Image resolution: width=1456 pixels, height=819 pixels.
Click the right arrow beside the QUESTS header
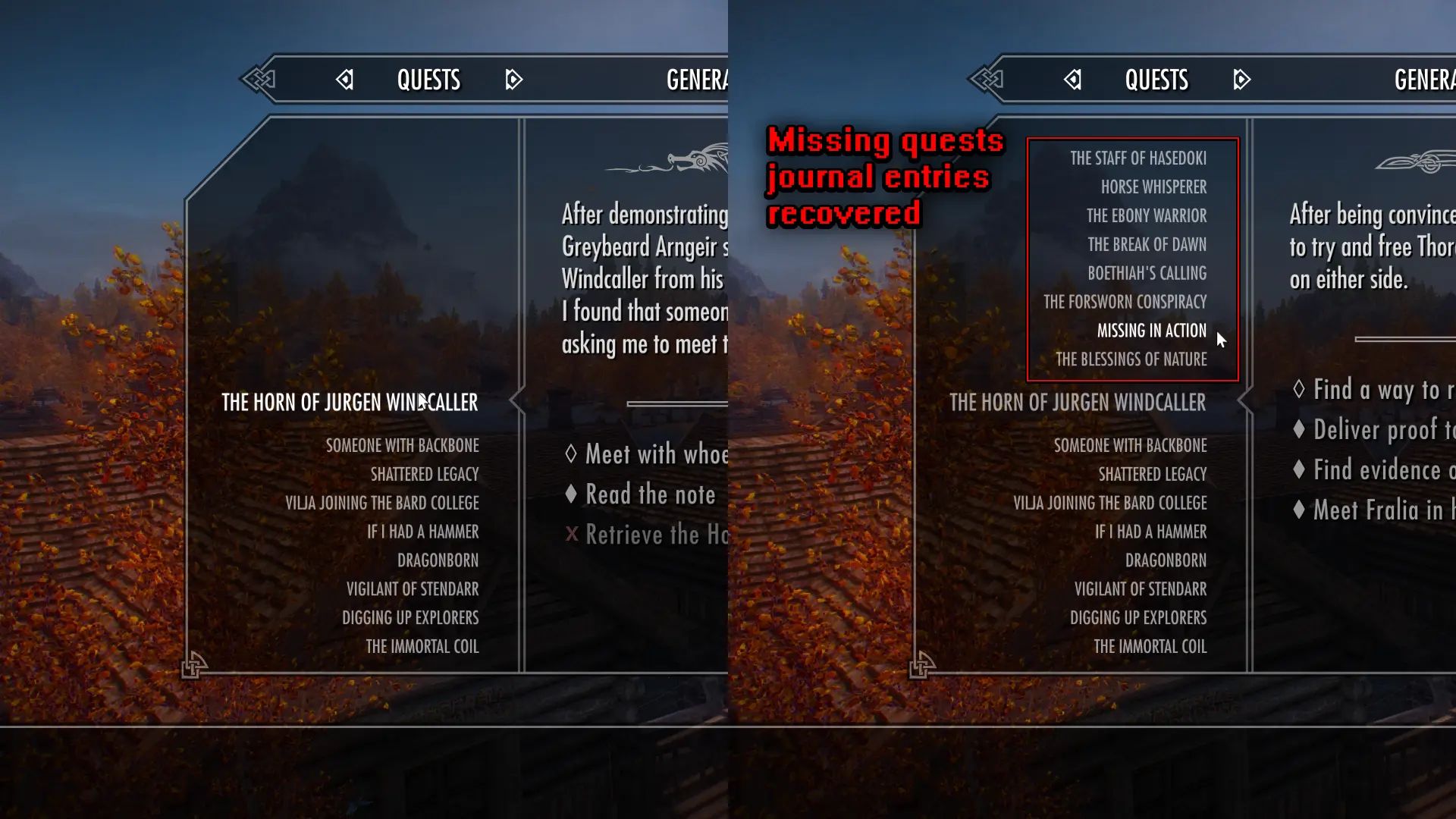(x=513, y=80)
